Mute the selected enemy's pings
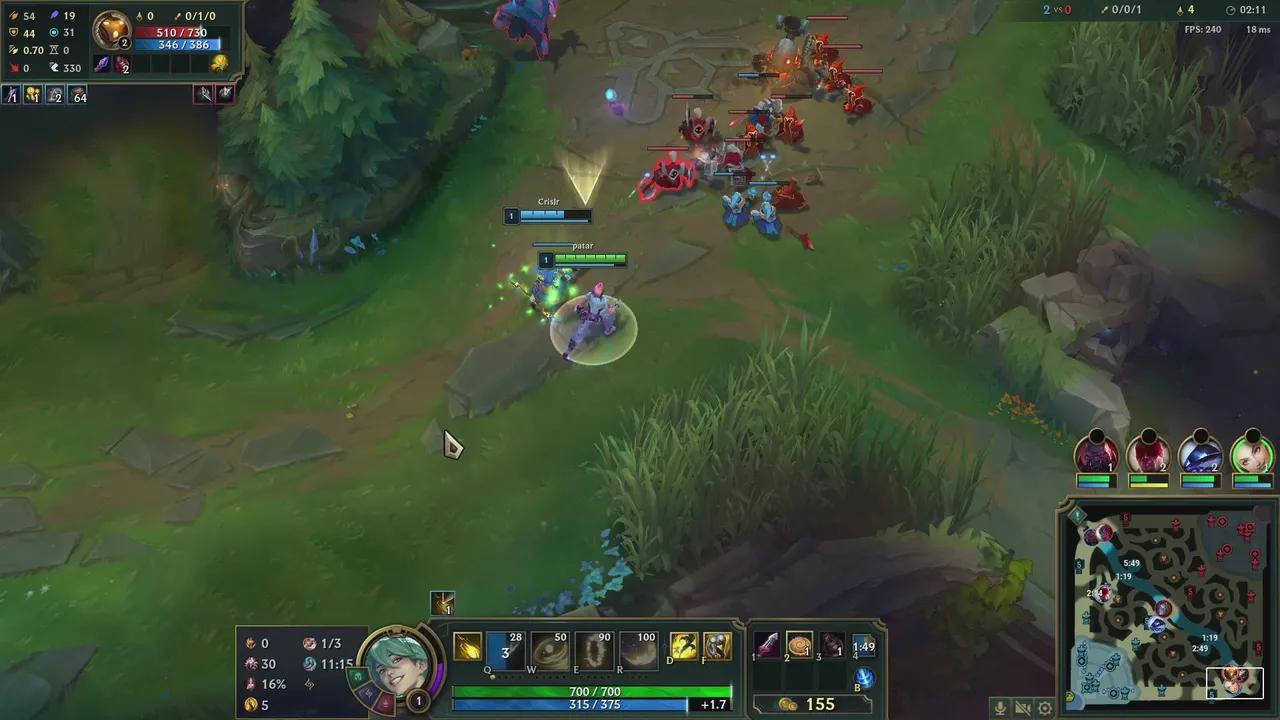The width and height of the screenshot is (1280, 720). coord(202,93)
